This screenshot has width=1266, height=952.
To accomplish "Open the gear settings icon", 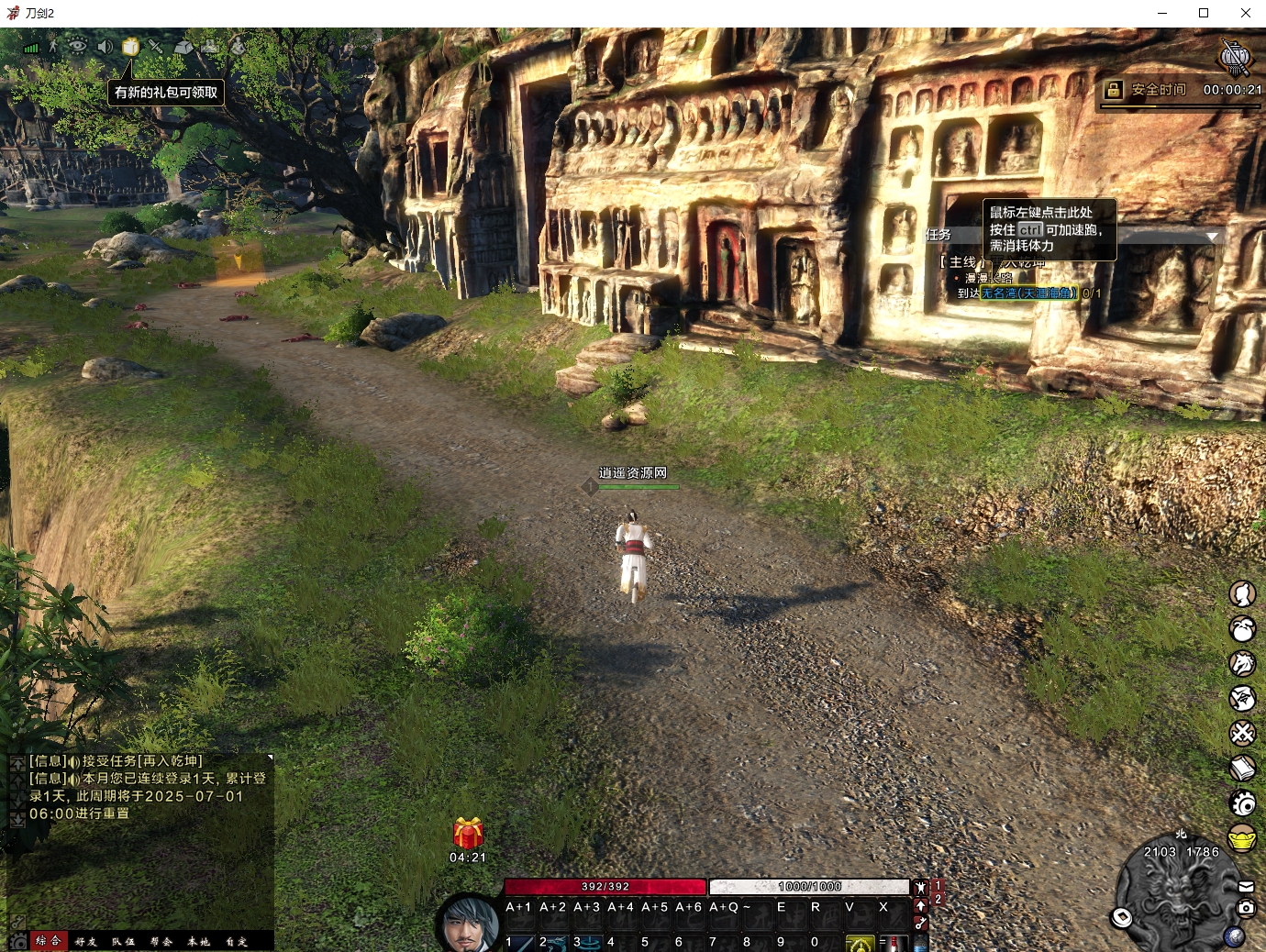I will (x=1242, y=803).
